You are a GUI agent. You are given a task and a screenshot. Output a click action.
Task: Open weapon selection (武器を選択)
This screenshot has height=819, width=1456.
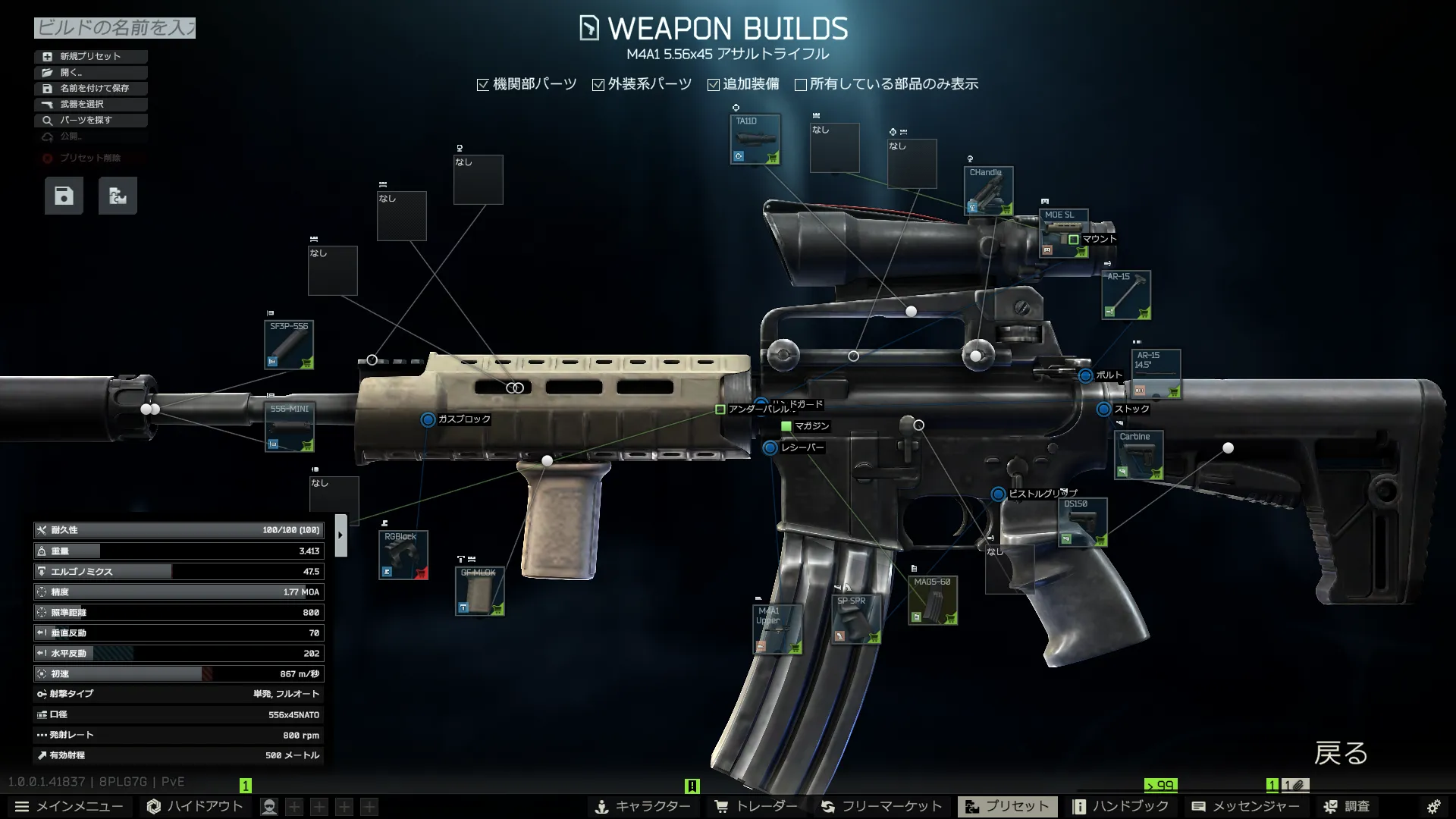90,104
